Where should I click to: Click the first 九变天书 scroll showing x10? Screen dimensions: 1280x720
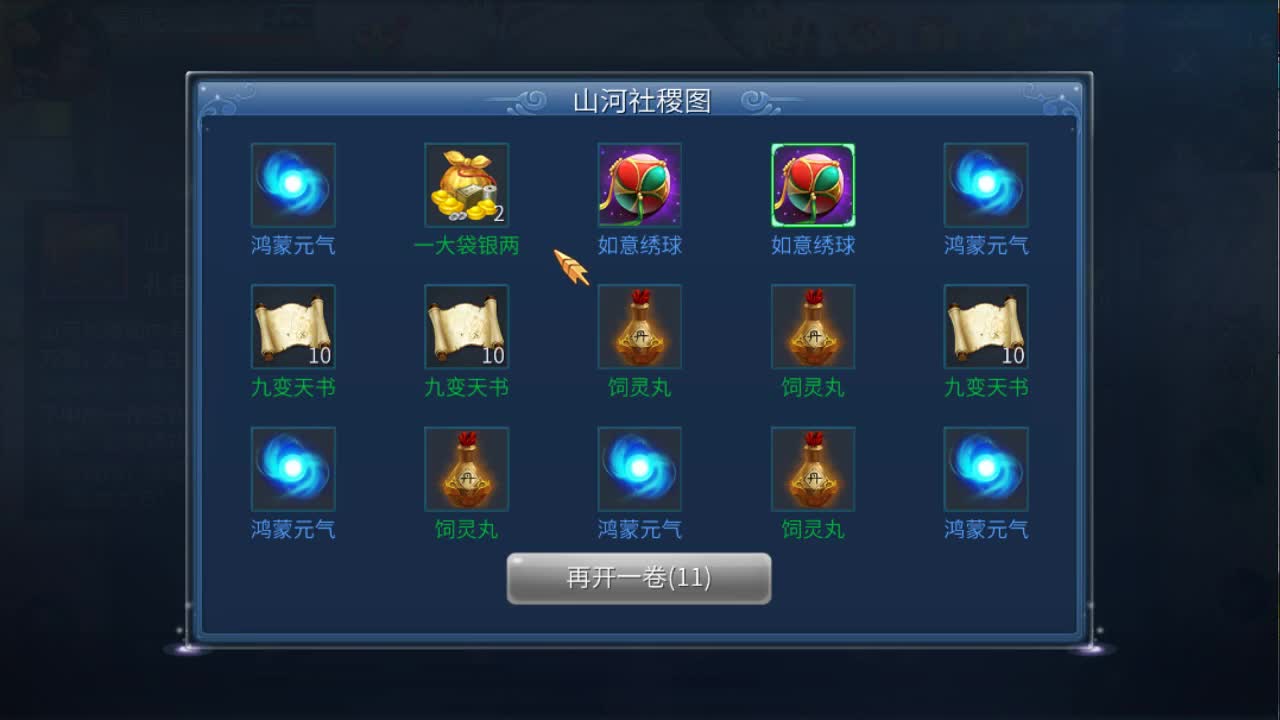pyautogui.click(x=293, y=326)
